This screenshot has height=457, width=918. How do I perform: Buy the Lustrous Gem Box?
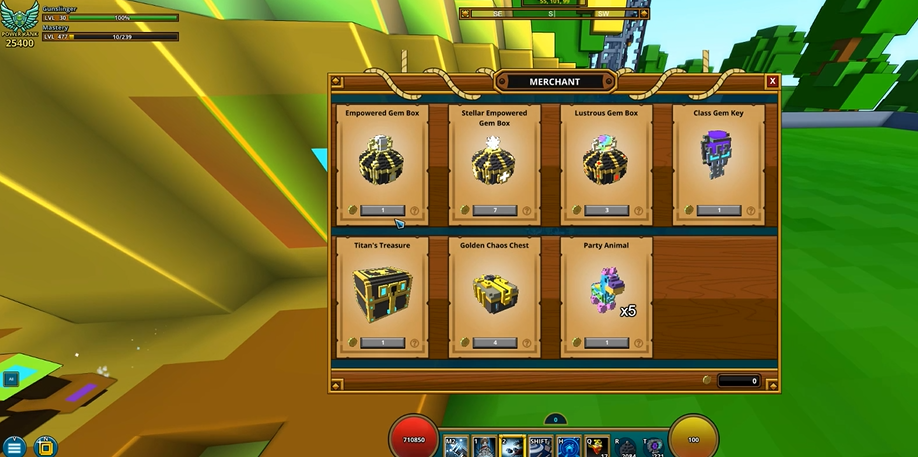[x=607, y=211]
